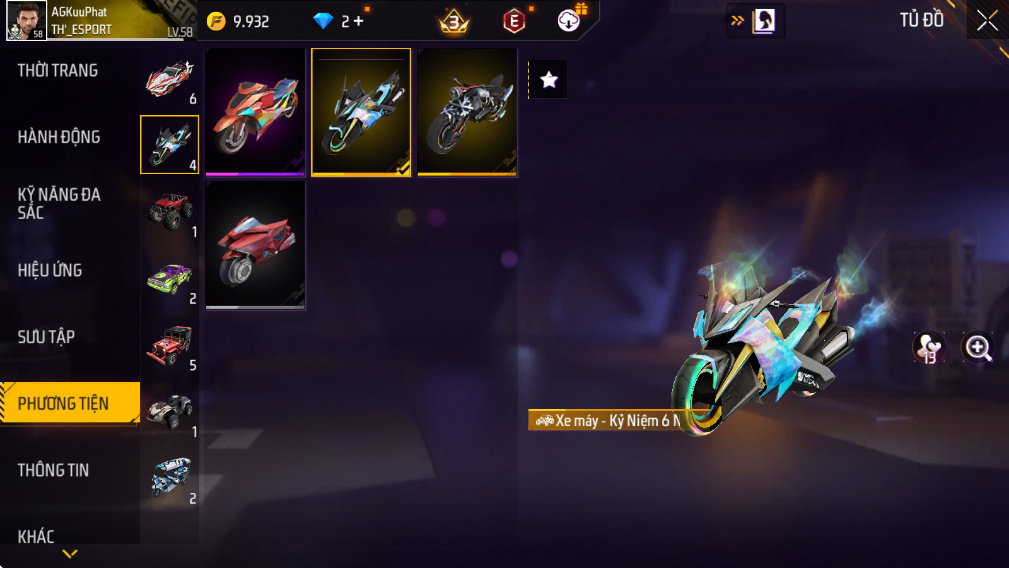Select the PHƯƠNG TIỆN tab

tap(64, 404)
